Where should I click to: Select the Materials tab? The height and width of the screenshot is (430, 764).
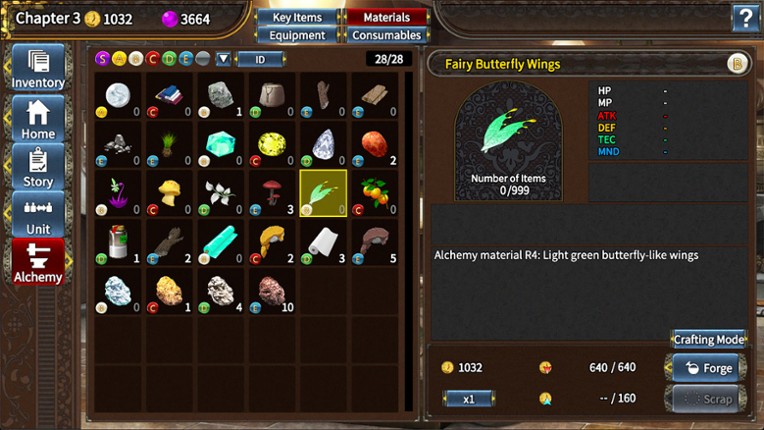pyautogui.click(x=386, y=17)
